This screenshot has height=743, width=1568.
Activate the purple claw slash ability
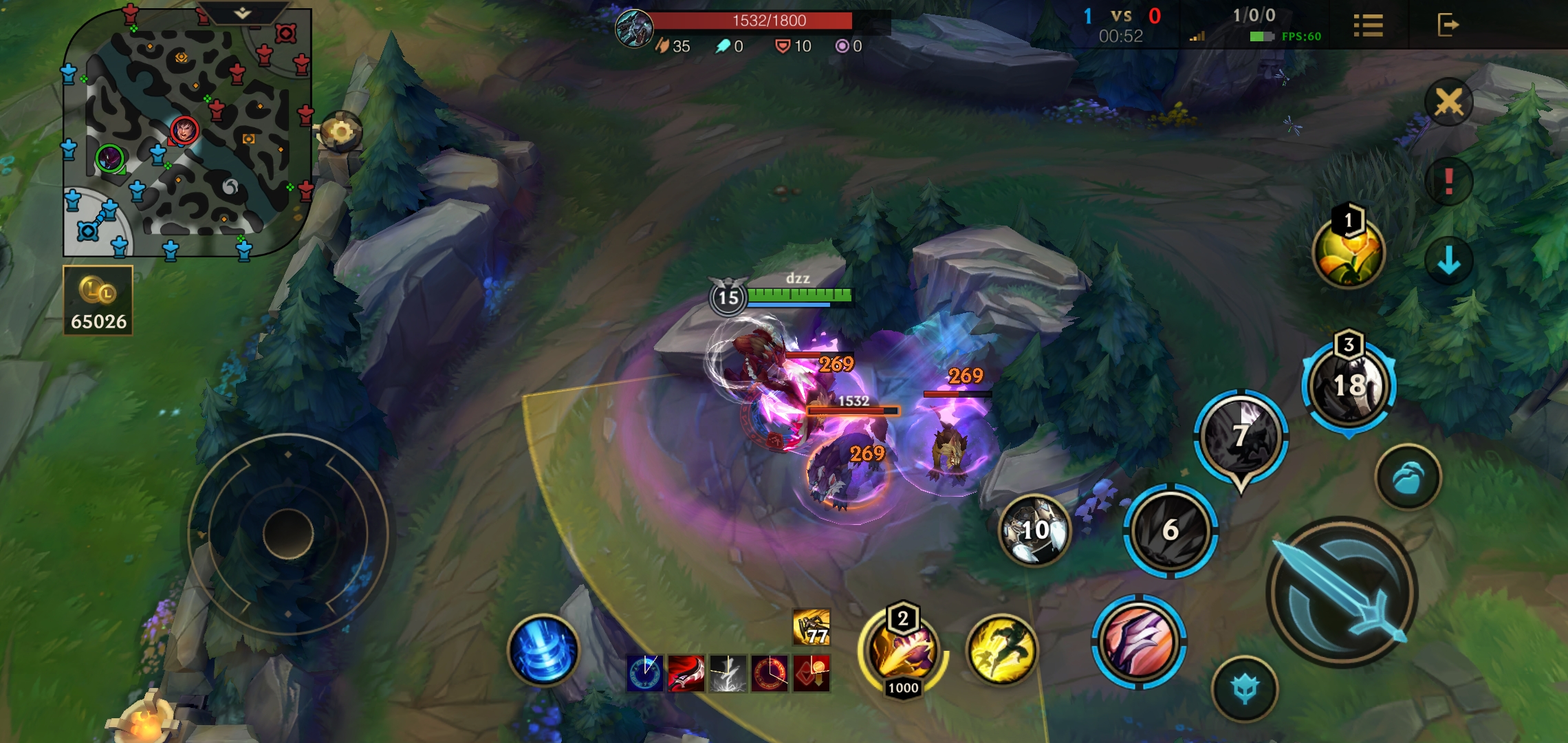click(1139, 641)
